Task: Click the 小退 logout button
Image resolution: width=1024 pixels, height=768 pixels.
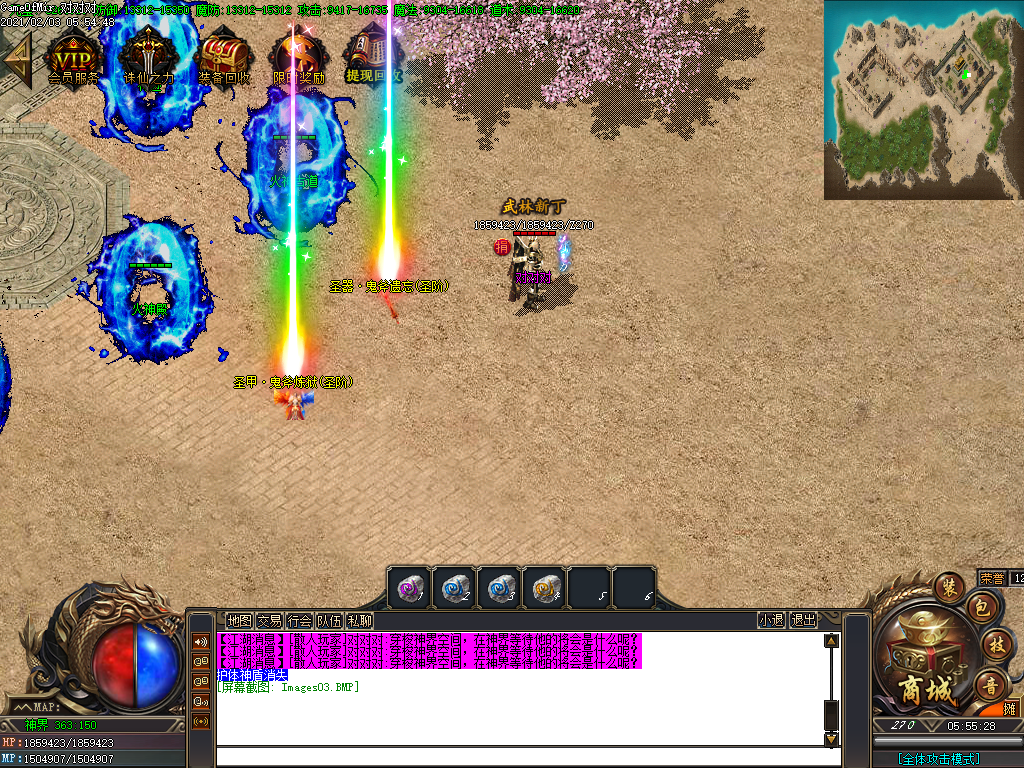Action: click(x=771, y=620)
